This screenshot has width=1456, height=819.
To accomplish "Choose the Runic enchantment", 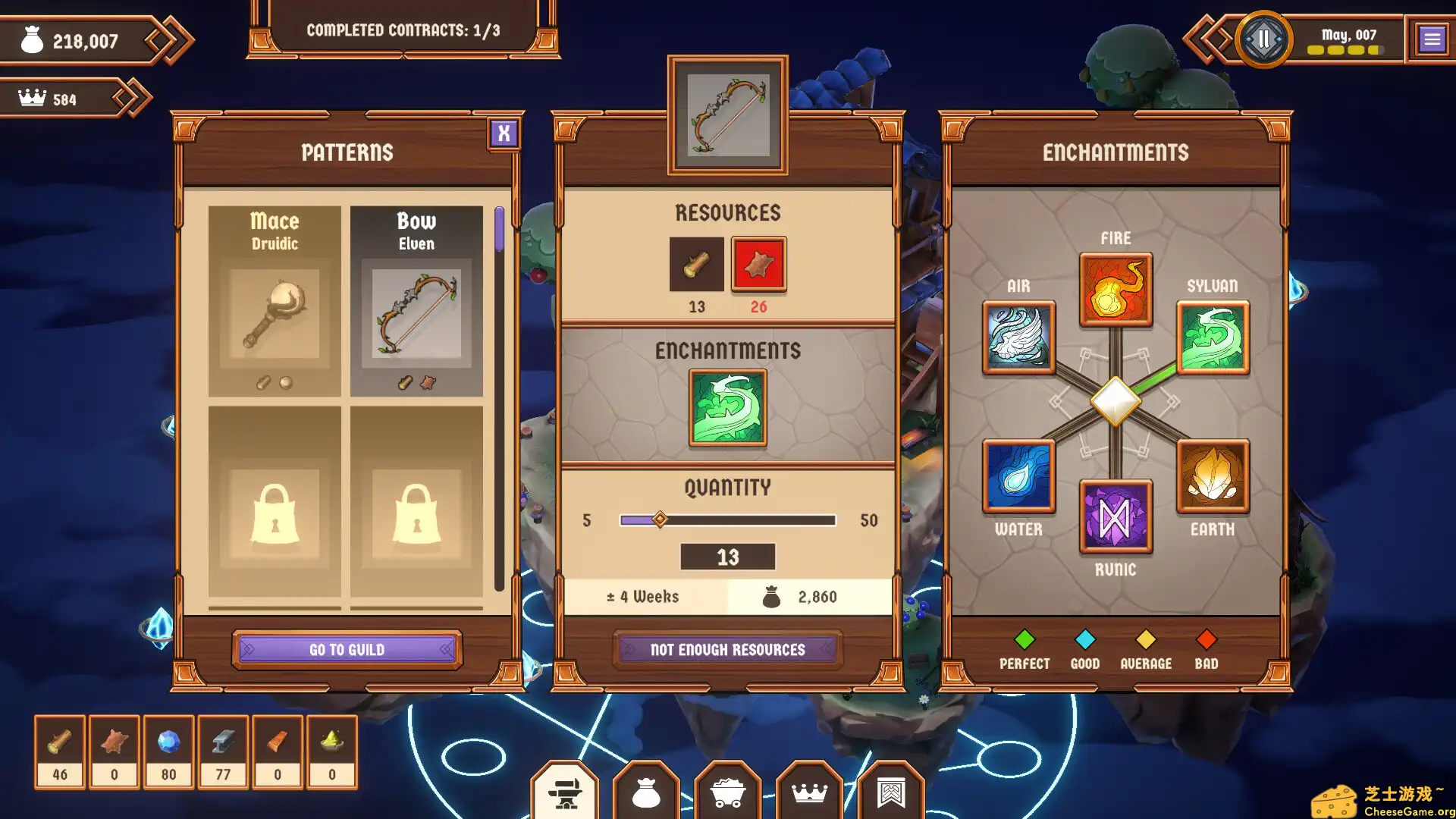I will coord(1116,517).
